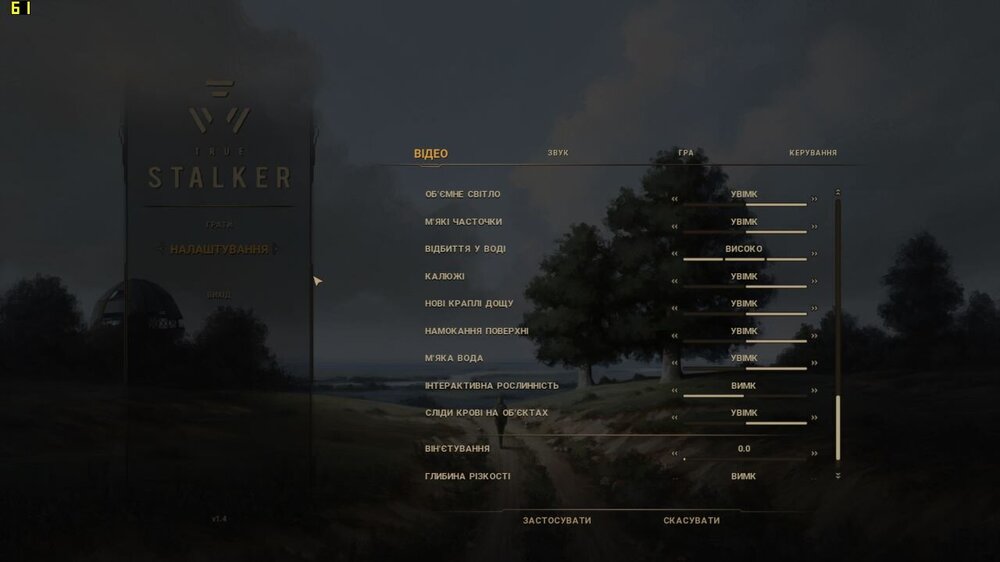
Task: Cancel changes with СКАСУВАТИ
Action: [691, 520]
